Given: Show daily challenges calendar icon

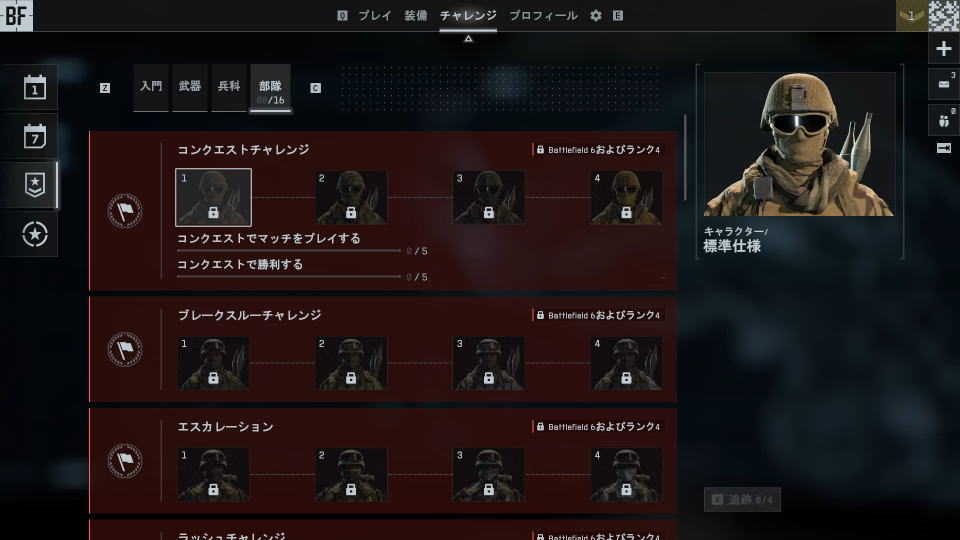Looking at the screenshot, I should tap(35, 88).
